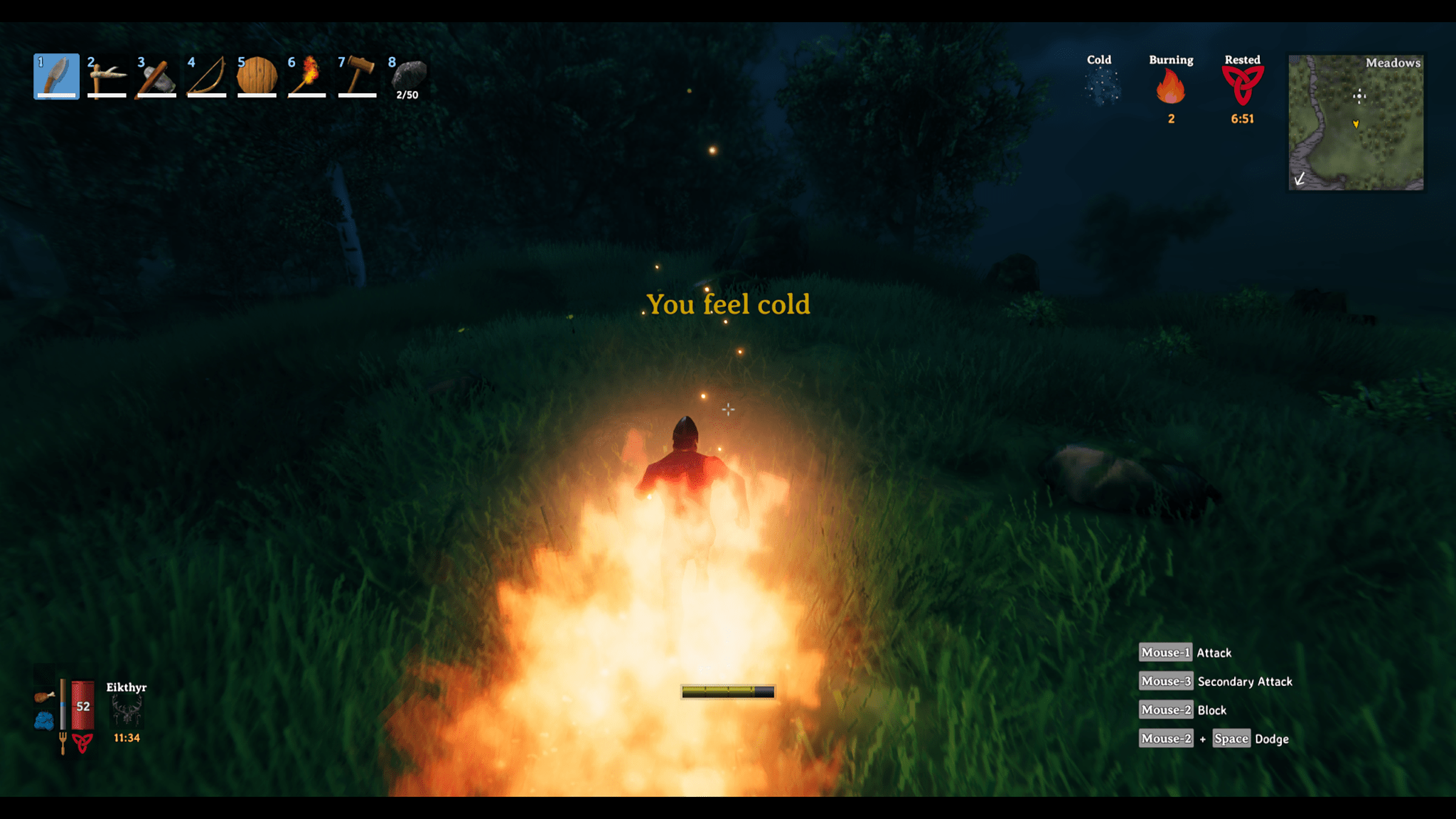This screenshot has width=1456, height=819.
Task: Click the player arrow marker on the minimap
Action: tap(1356, 122)
